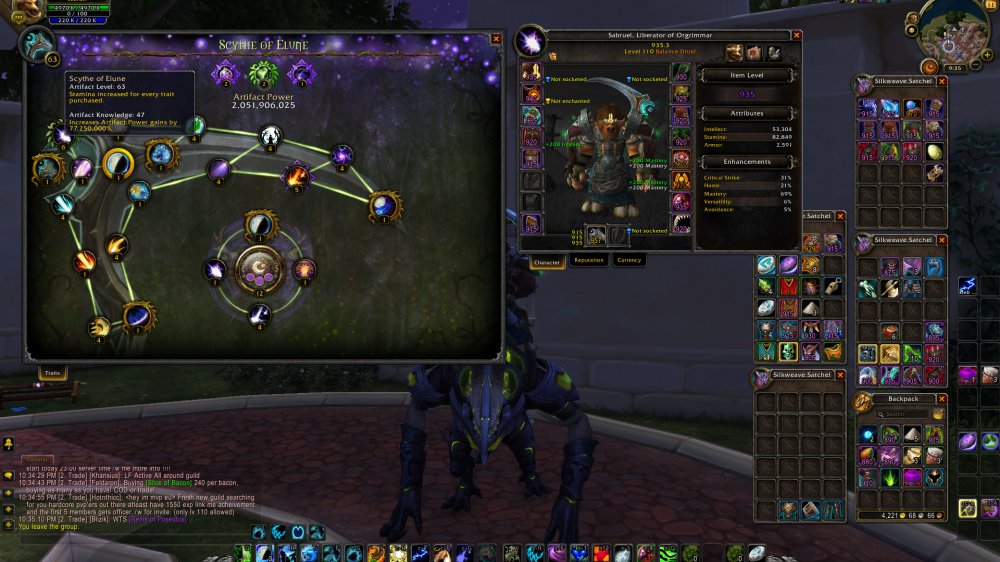Click the Enhancements section header
The height and width of the screenshot is (562, 1000).
tap(747, 161)
